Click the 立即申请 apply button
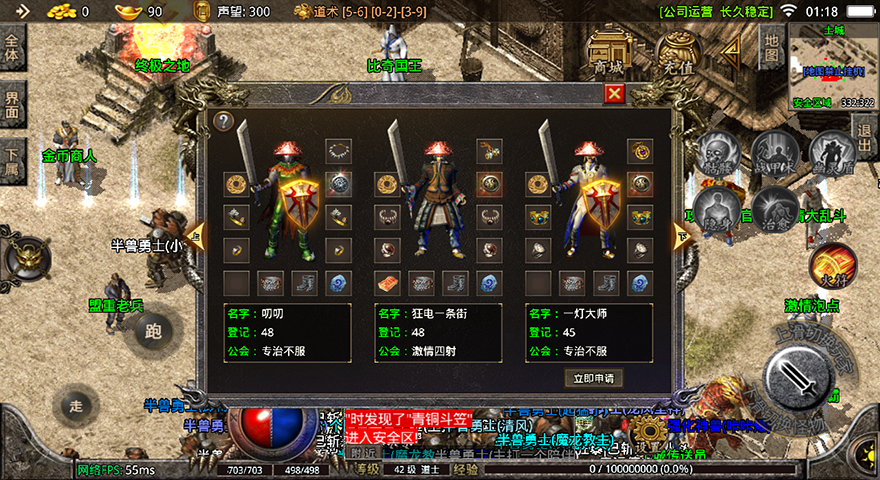880x480 pixels. pyautogui.click(x=594, y=378)
